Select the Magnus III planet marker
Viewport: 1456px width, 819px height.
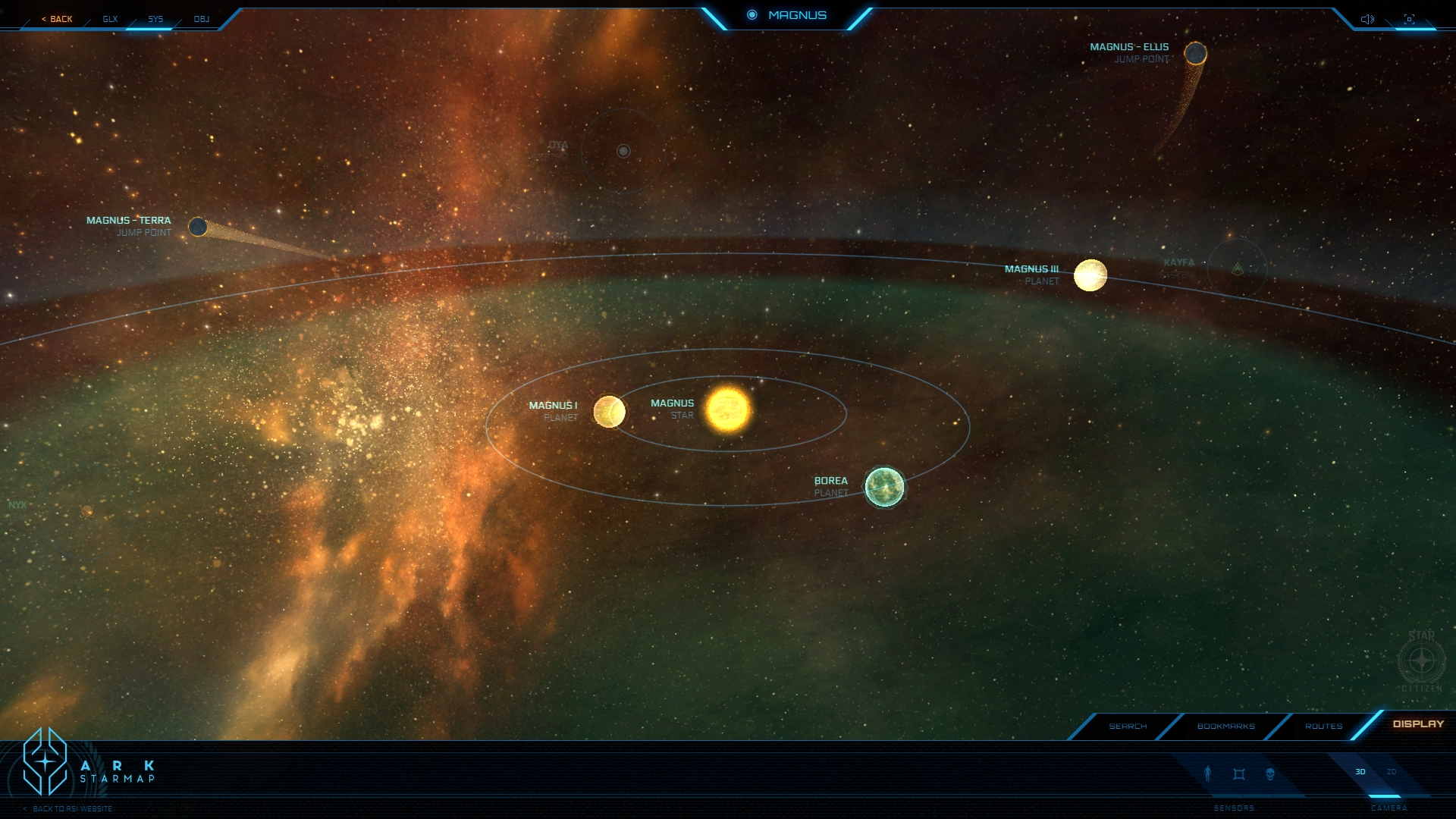(1090, 275)
